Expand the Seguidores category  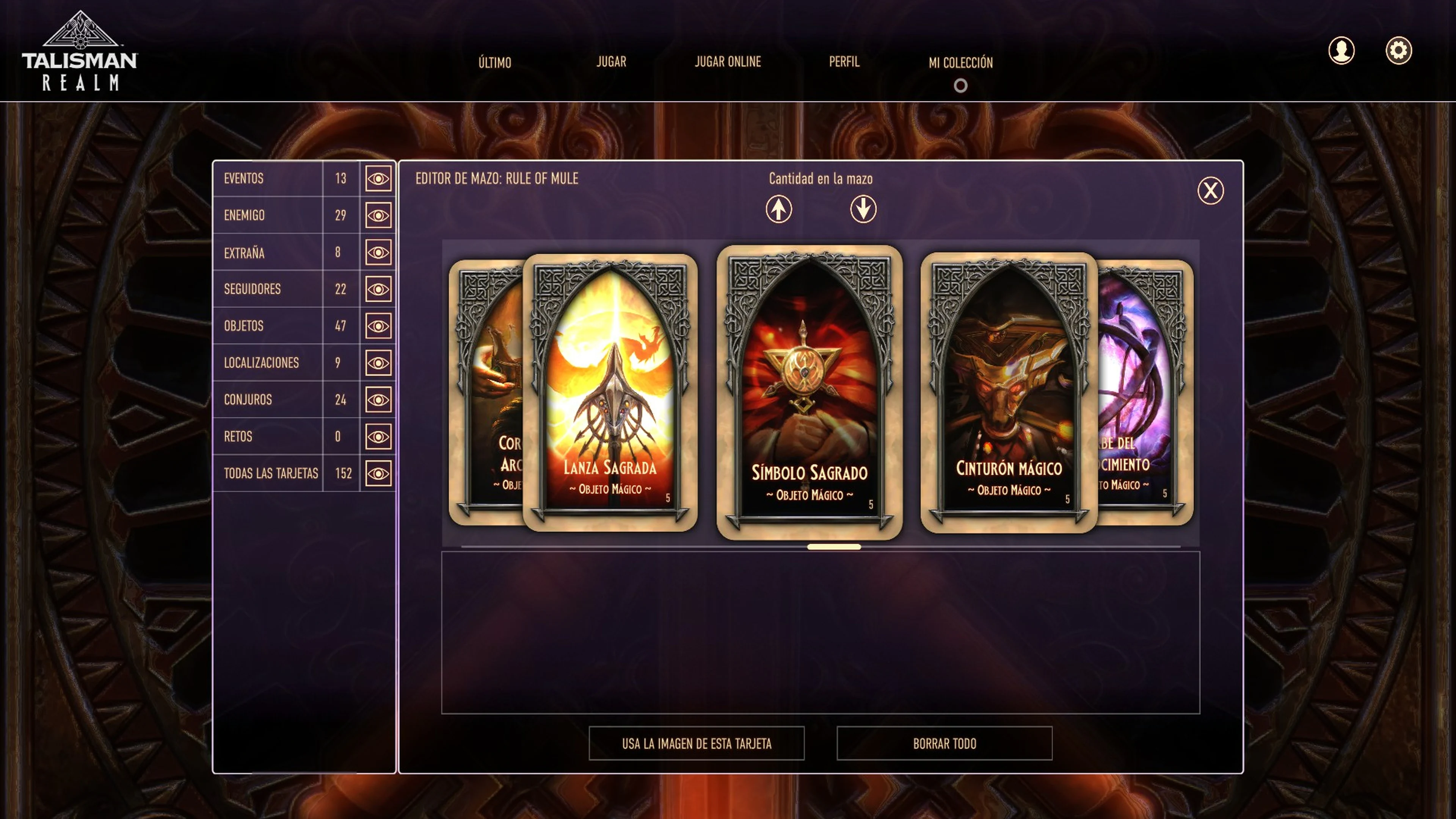(x=378, y=289)
